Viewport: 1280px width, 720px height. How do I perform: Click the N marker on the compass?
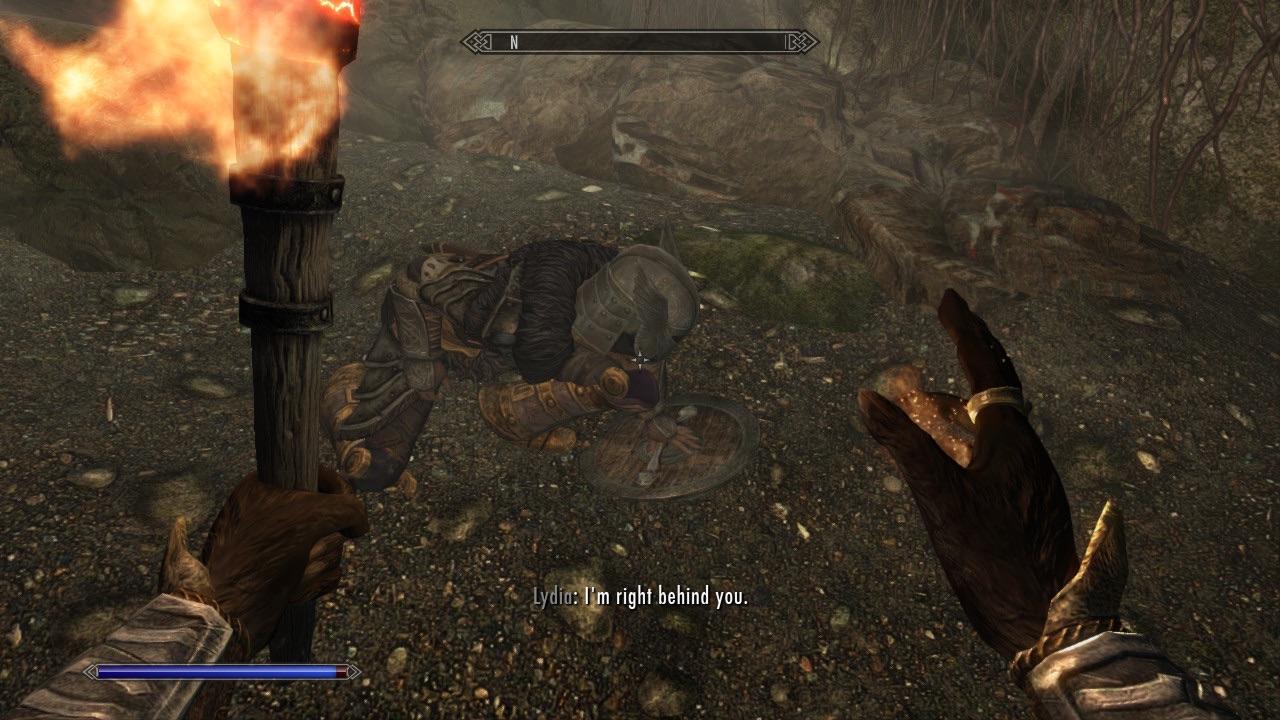(513, 43)
